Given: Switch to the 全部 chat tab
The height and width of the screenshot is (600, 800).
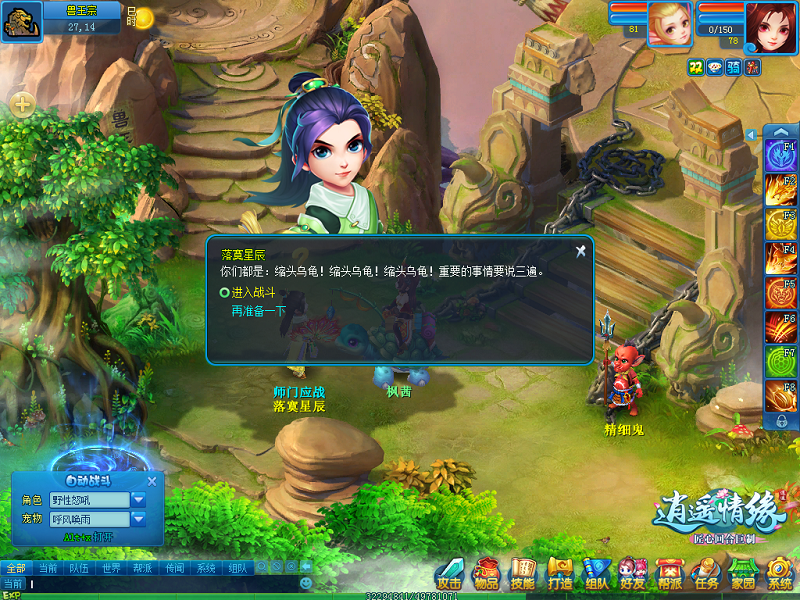Looking at the screenshot, I should (x=15, y=567).
